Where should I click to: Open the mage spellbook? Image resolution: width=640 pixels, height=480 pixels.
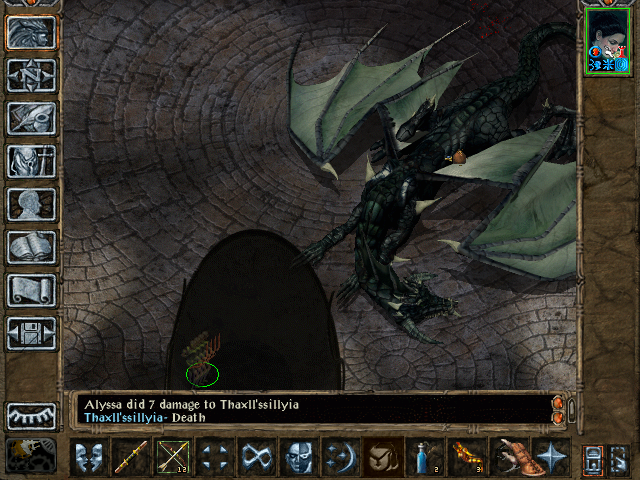tap(31, 246)
